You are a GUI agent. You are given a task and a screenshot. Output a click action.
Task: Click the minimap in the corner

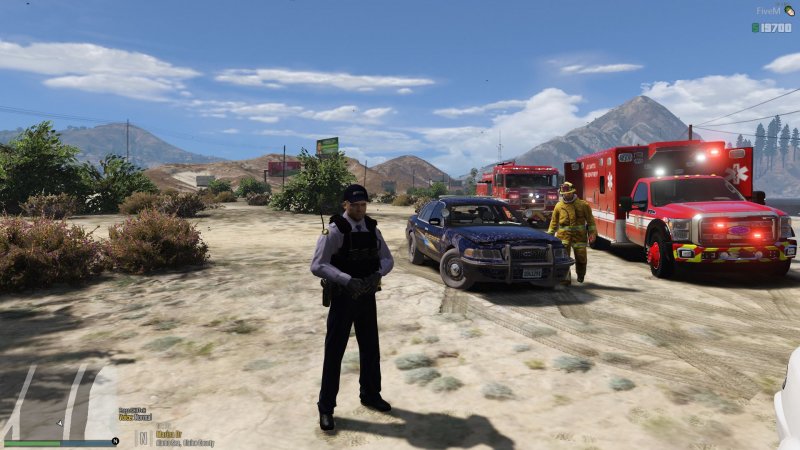[60, 400]
